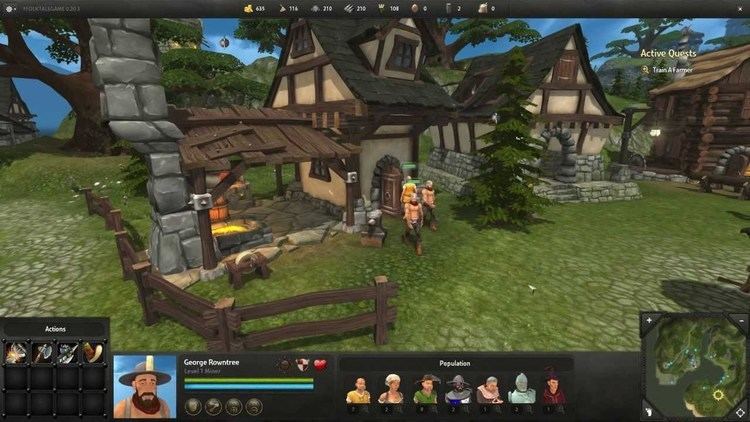
Task: Click the checkered shield status icon
Action: (x=302, y=365)
